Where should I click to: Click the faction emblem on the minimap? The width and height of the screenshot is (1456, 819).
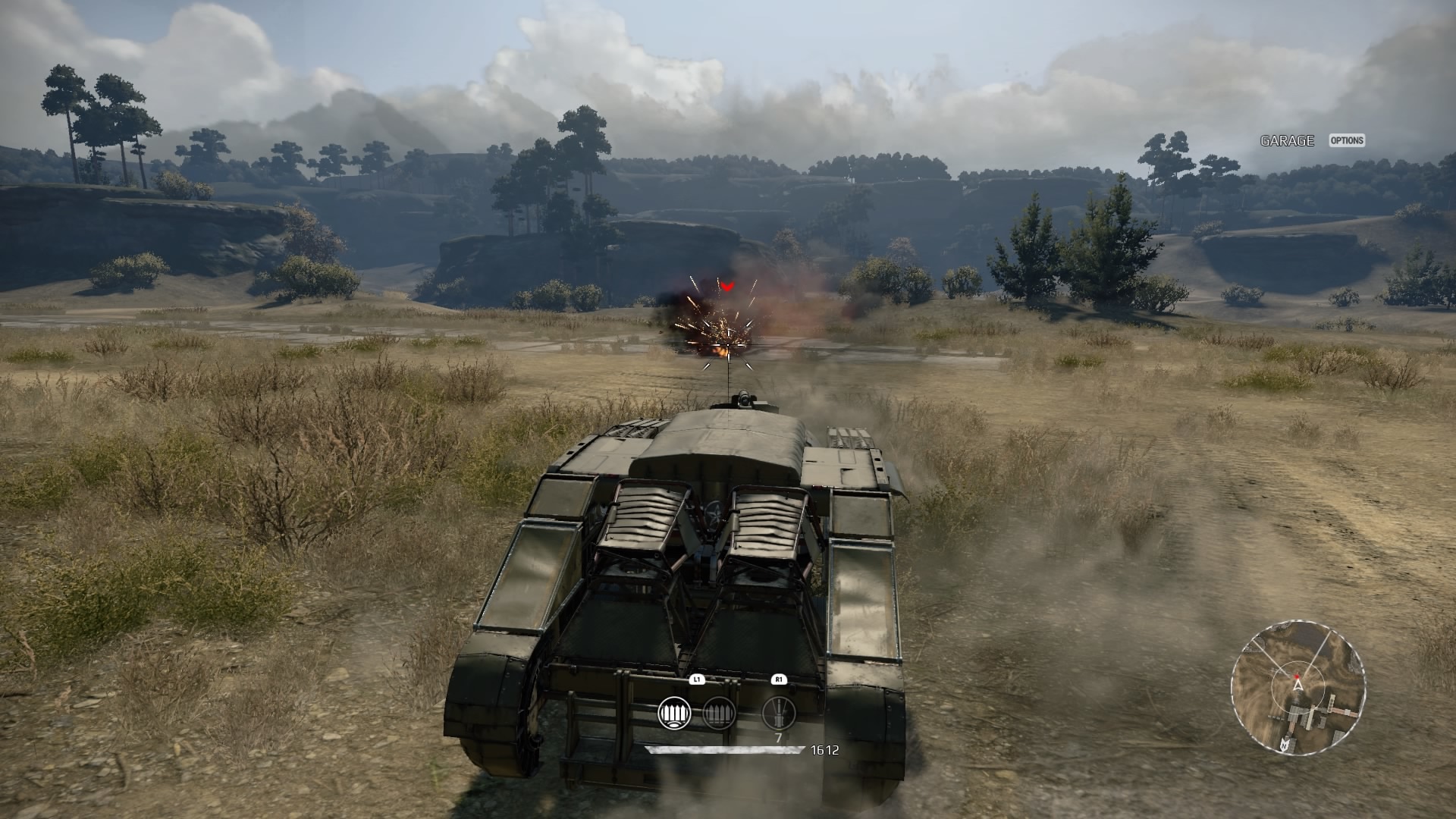(x=1285, y=745)
